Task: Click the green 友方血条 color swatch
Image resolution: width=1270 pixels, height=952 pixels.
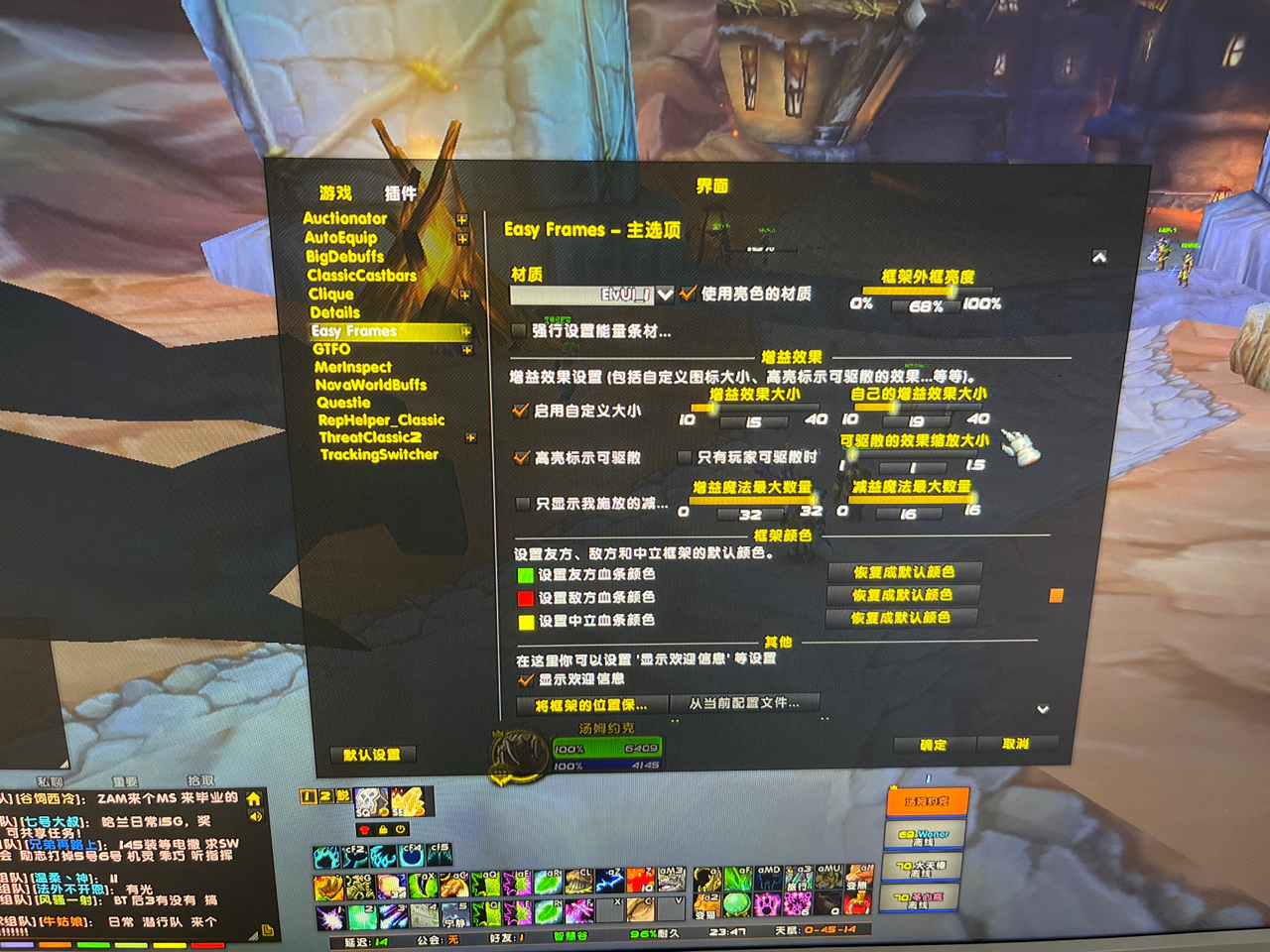Action: pos(524,572)
